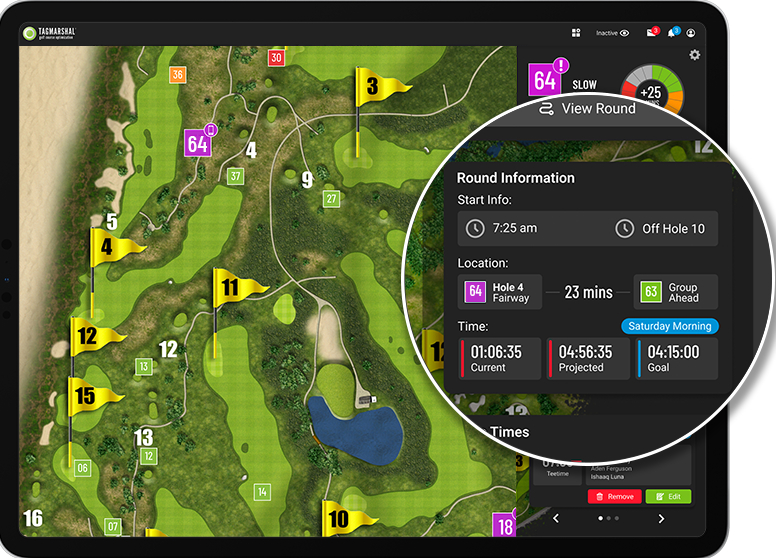Choose the green group 27 marker
This screenshot has width=776, height=558.
coord(331,199)
